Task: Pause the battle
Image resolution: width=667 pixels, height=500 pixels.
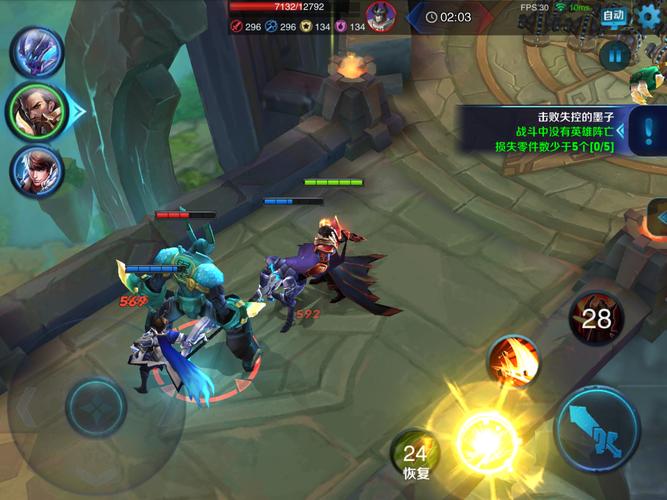Action: (616, 54)
